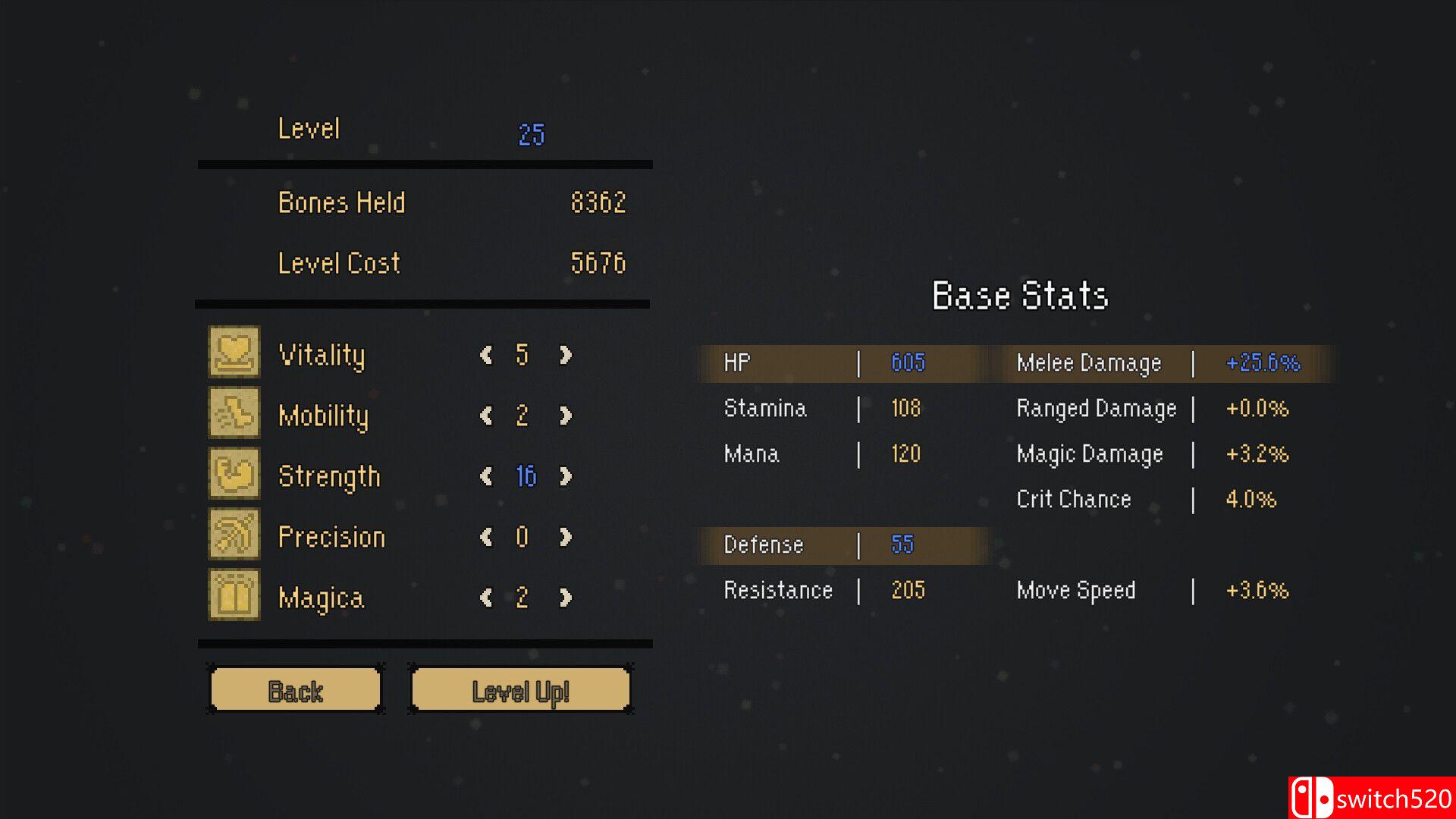Lower Magica using the left arrow
Screen dimensions: 1456x819
[486, 598]
